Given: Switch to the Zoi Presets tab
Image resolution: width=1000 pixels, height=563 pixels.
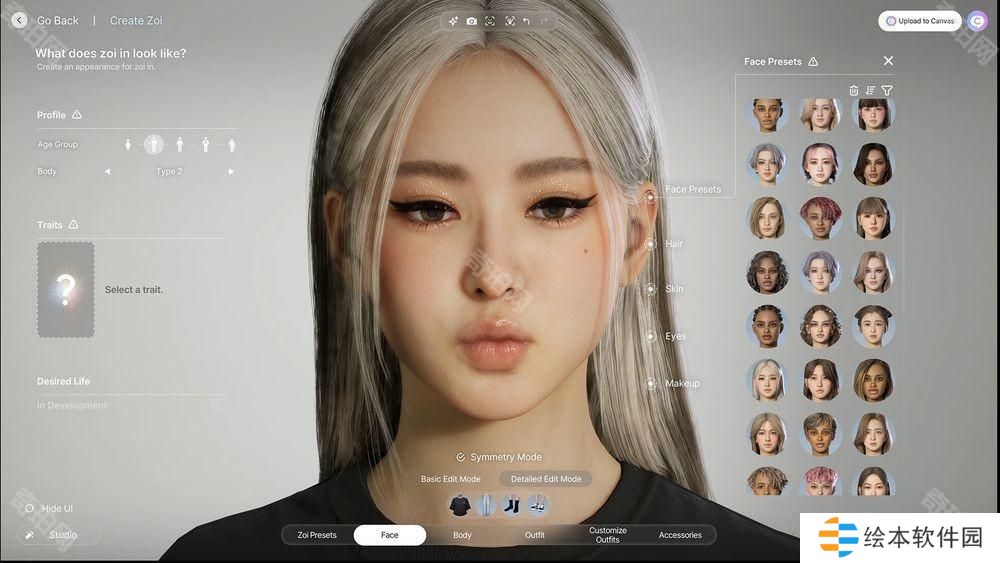Looking at the screenshot, I should pyautogui.click(x=317, y=535).
